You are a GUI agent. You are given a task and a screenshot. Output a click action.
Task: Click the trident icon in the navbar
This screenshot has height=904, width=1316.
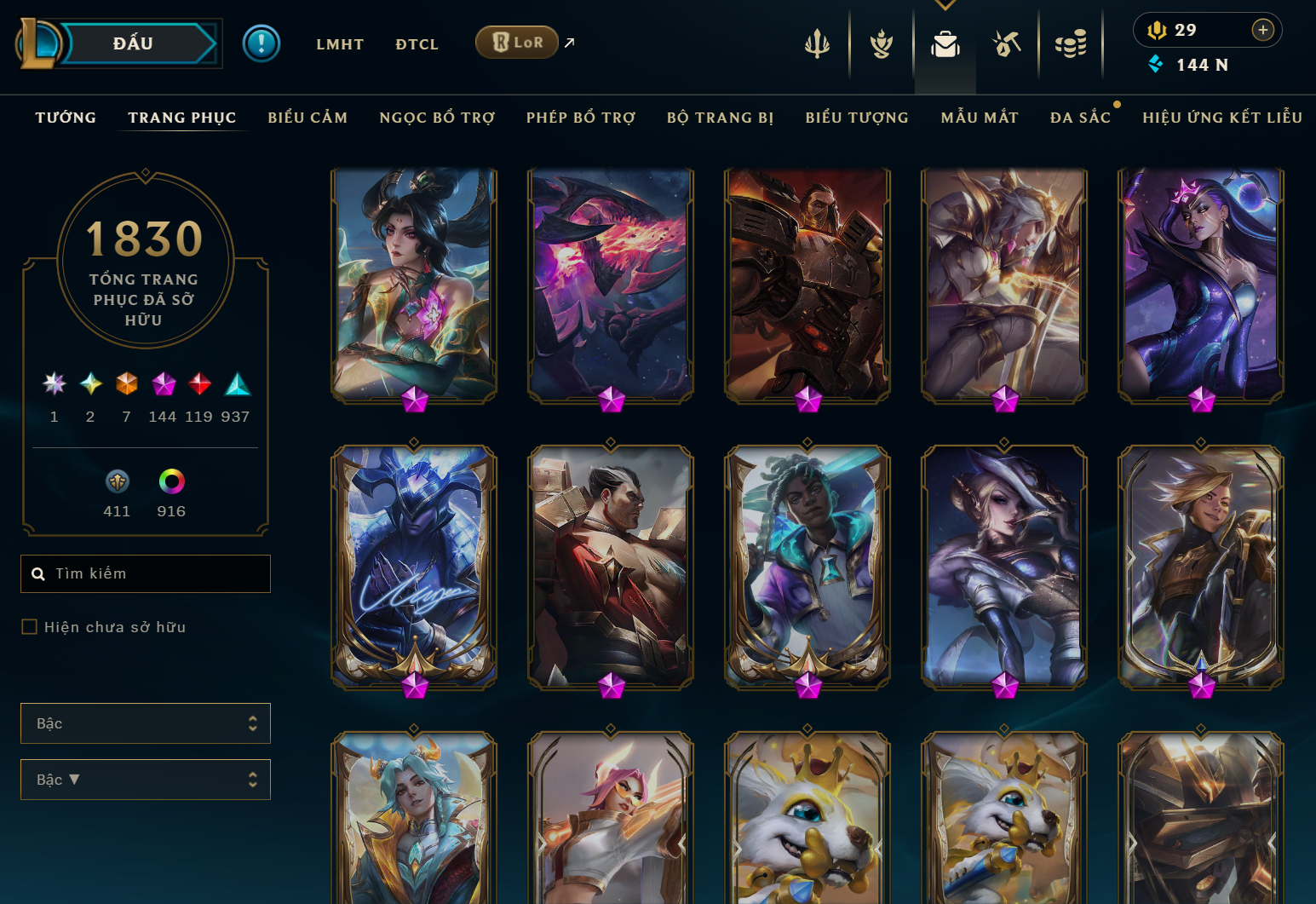tap(817, 43)
